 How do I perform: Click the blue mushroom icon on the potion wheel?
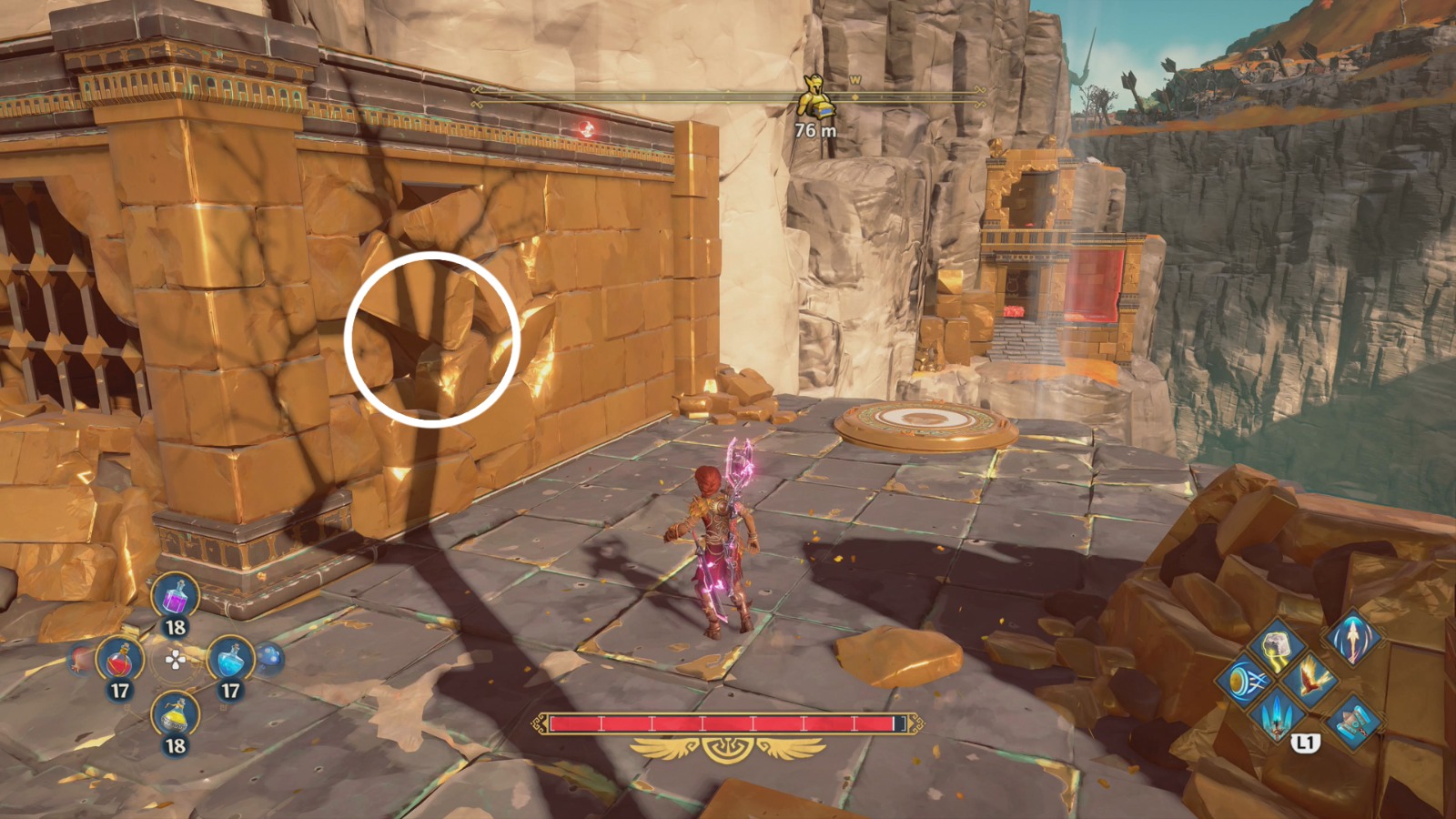click(269, 656)
